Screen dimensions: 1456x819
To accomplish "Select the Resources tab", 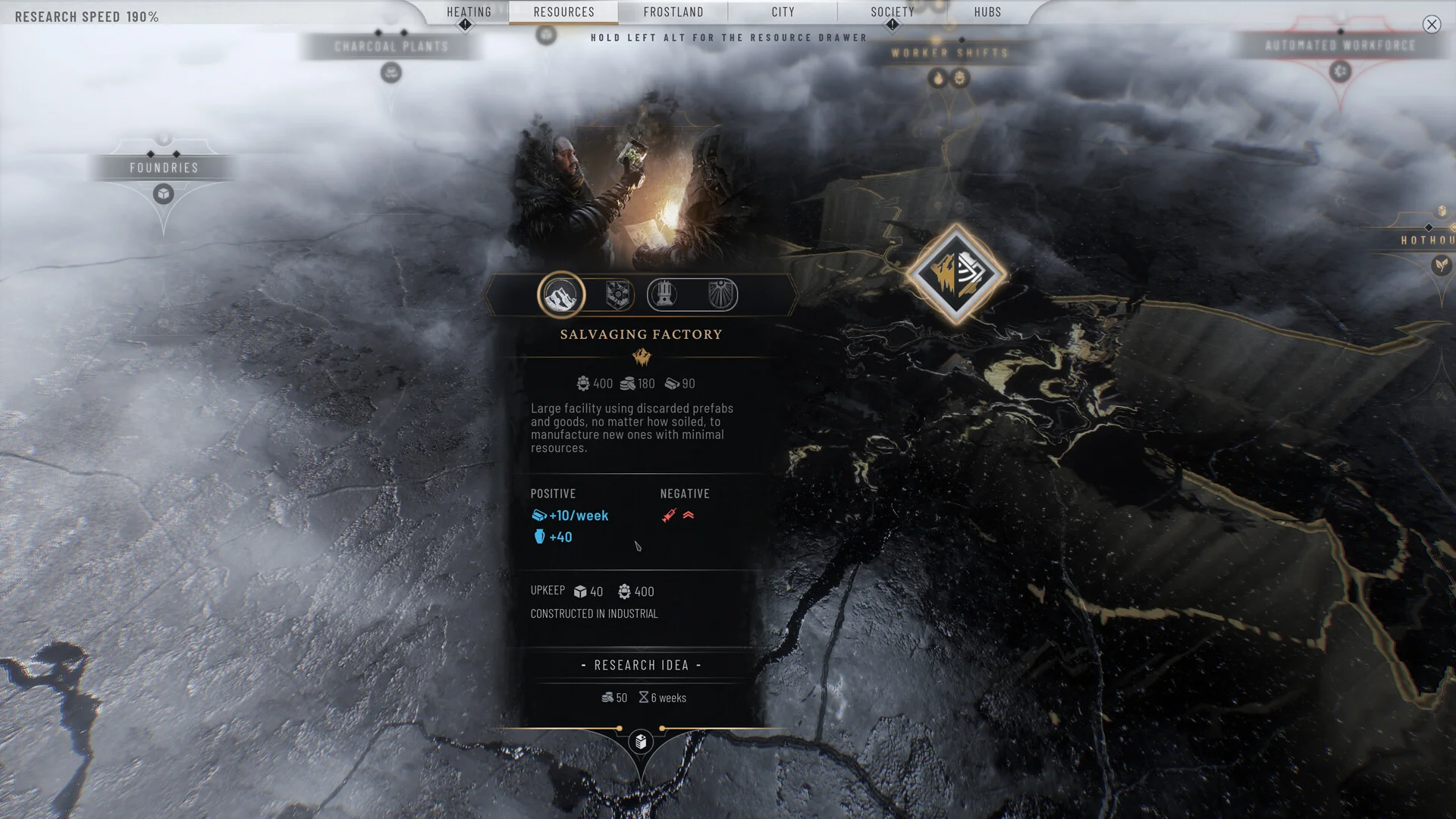I will [563, 12].
